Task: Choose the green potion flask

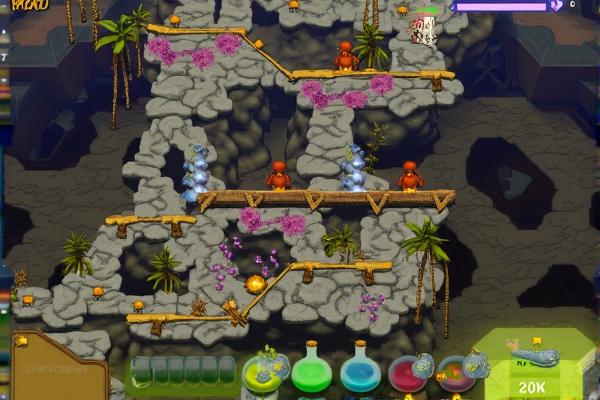Action: 311,372
